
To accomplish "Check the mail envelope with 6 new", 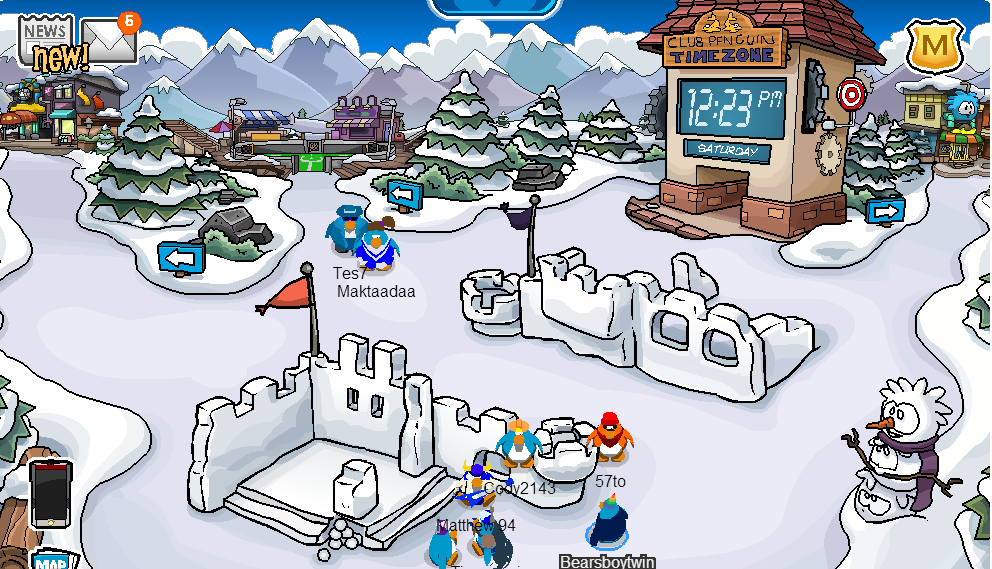I will (108, 40).
